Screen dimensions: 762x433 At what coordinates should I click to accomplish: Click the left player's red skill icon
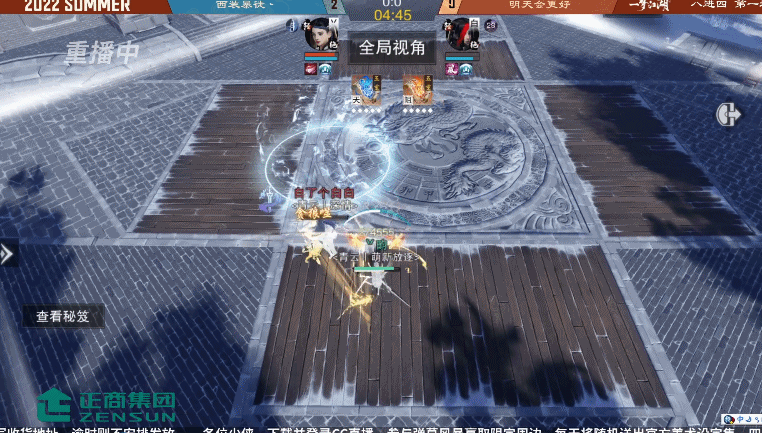[311, 69]
